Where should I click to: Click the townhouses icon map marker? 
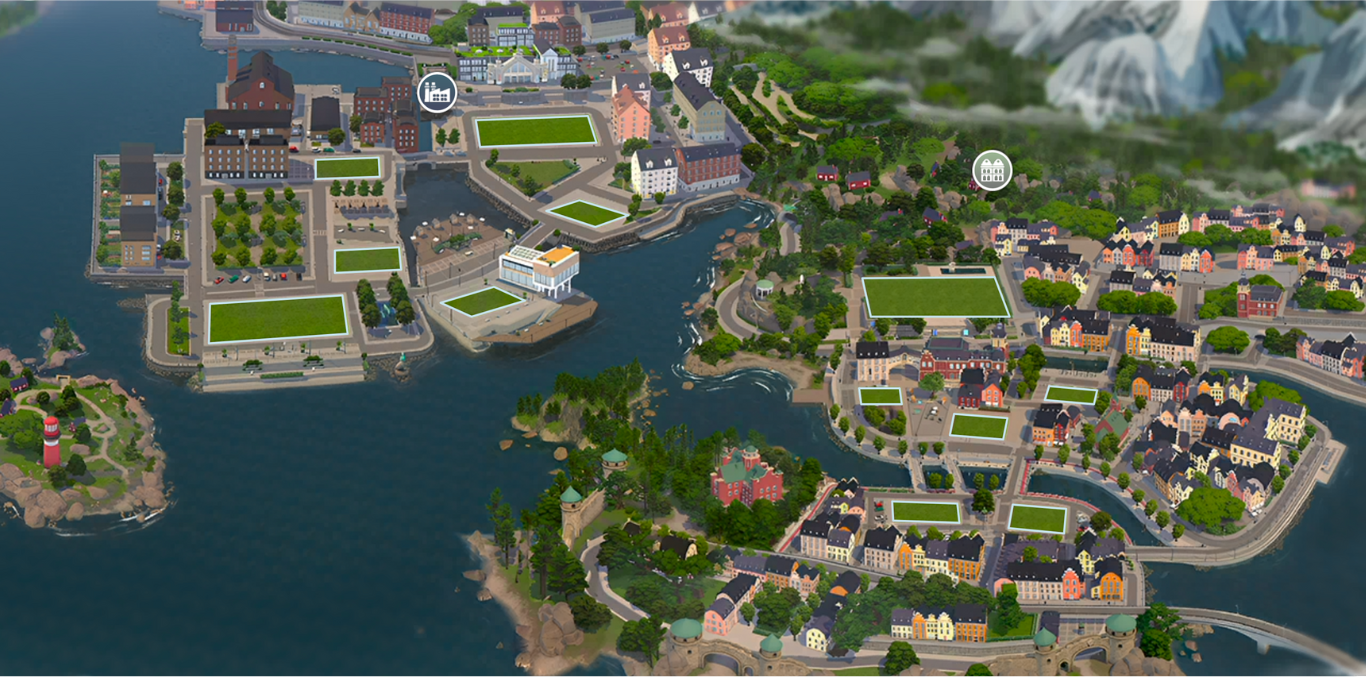pos(991,170)
